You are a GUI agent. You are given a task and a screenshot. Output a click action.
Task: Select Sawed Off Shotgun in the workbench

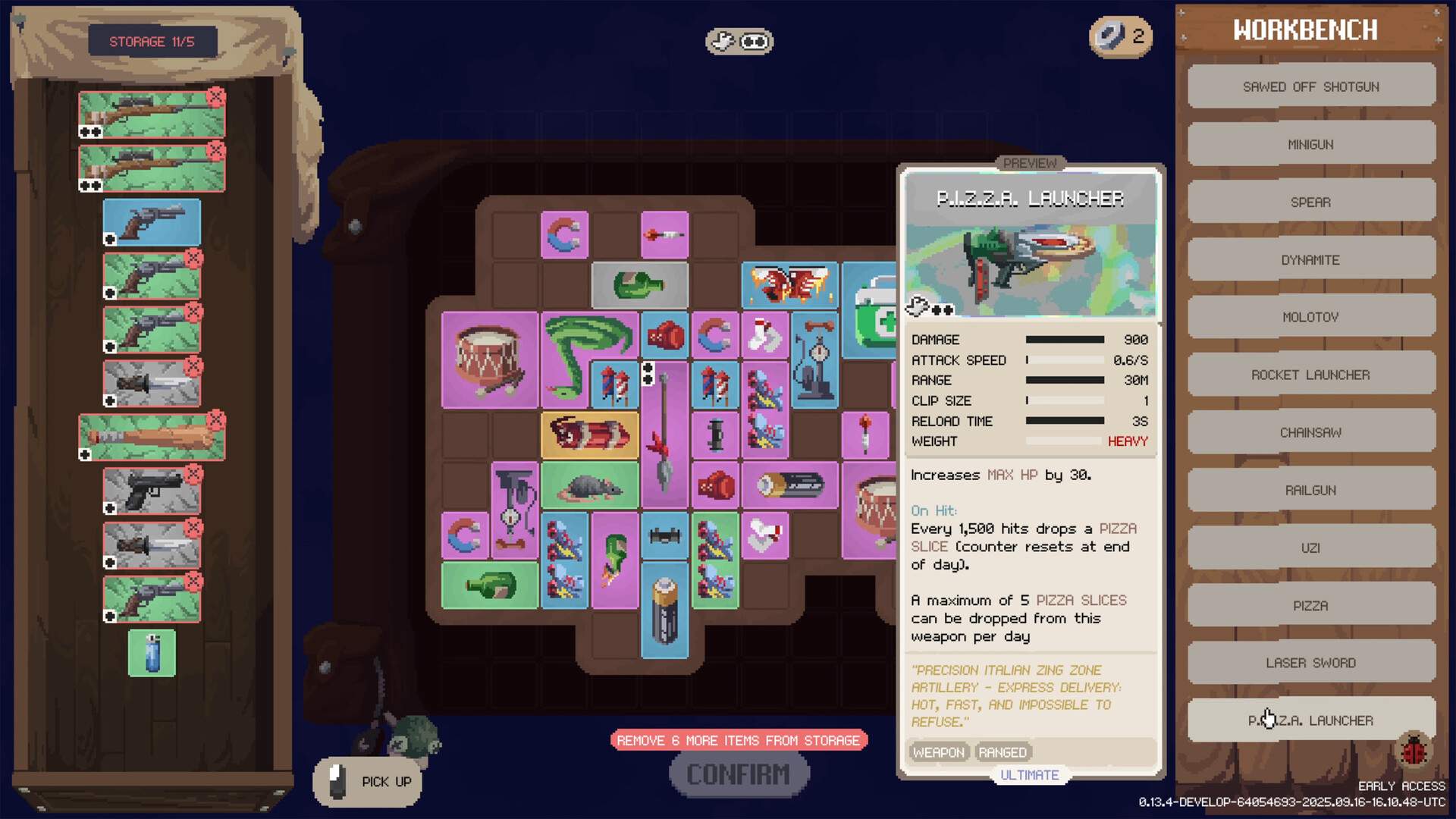click(x=1310, y=86)
